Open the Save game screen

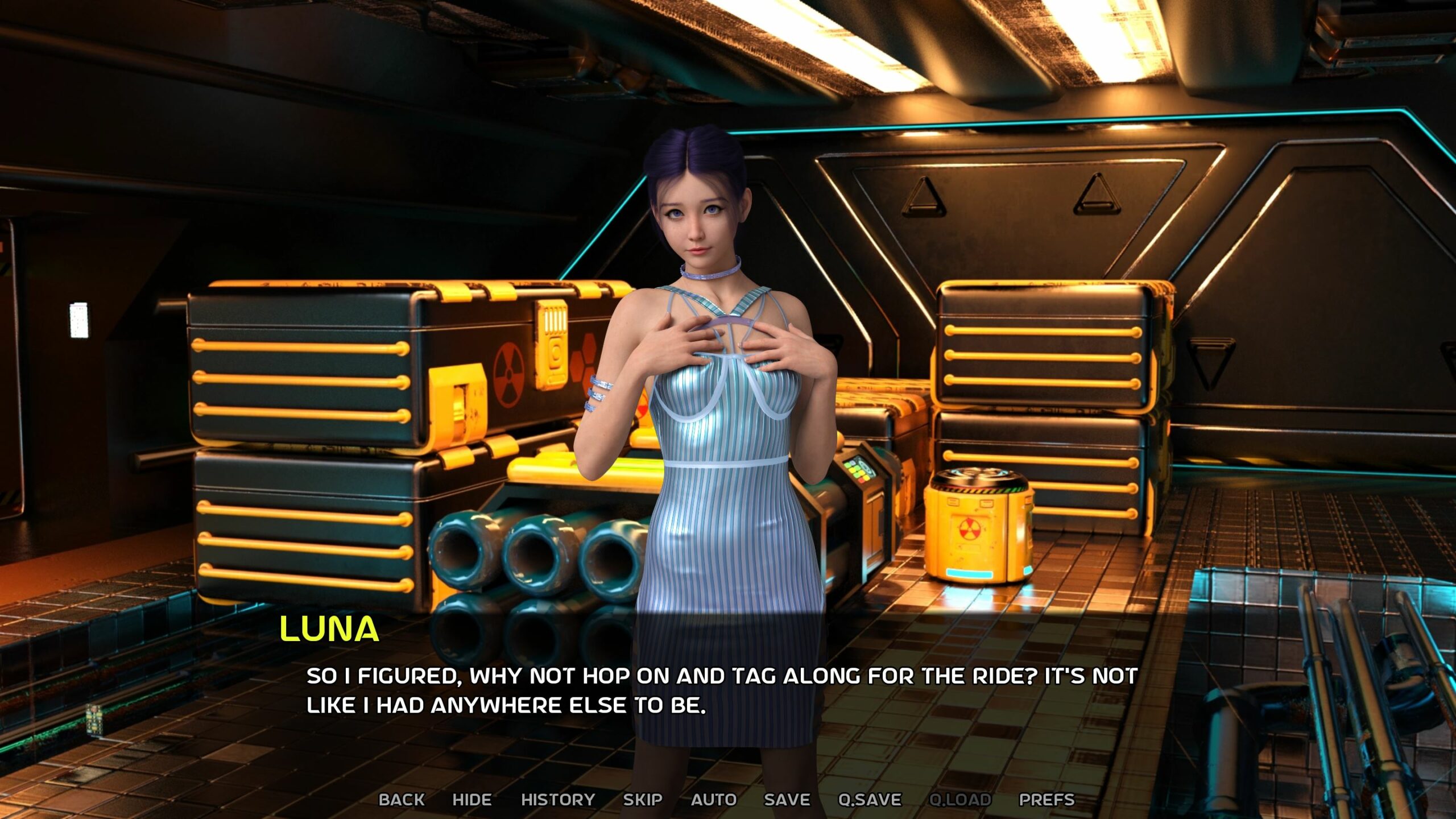click(787, 799)
